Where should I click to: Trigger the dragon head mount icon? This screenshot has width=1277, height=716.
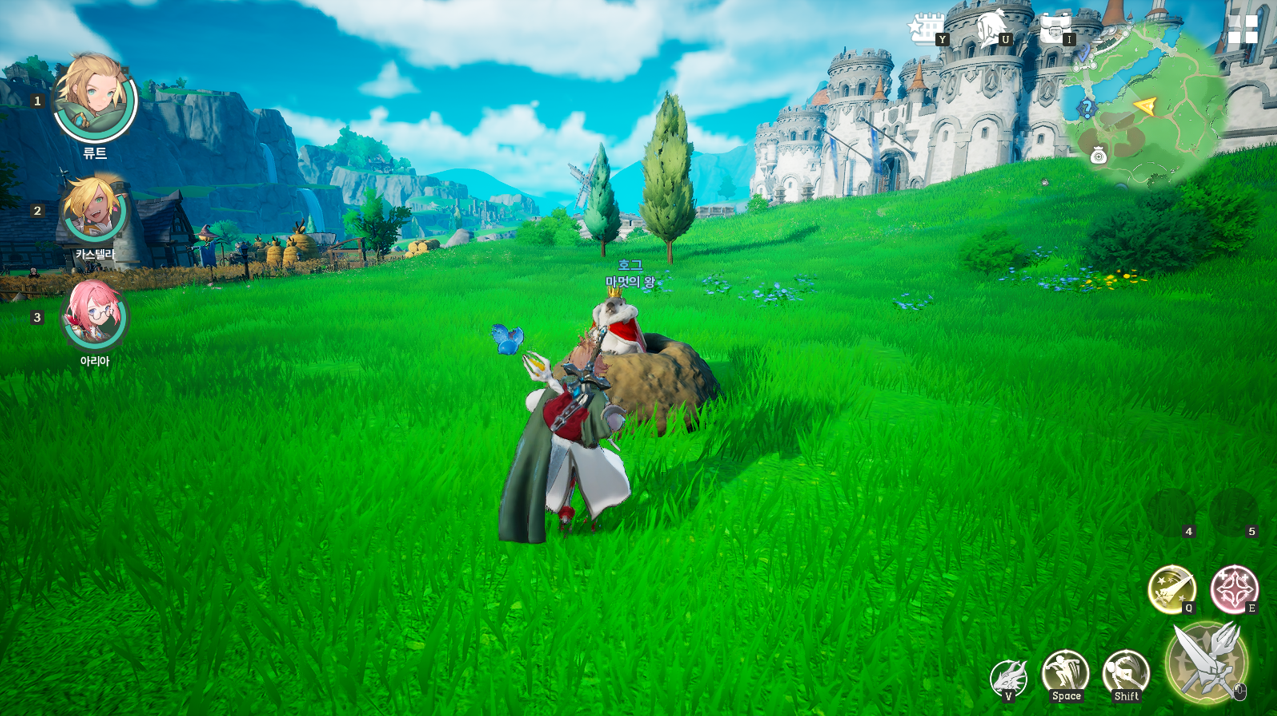coord(1008,678)
